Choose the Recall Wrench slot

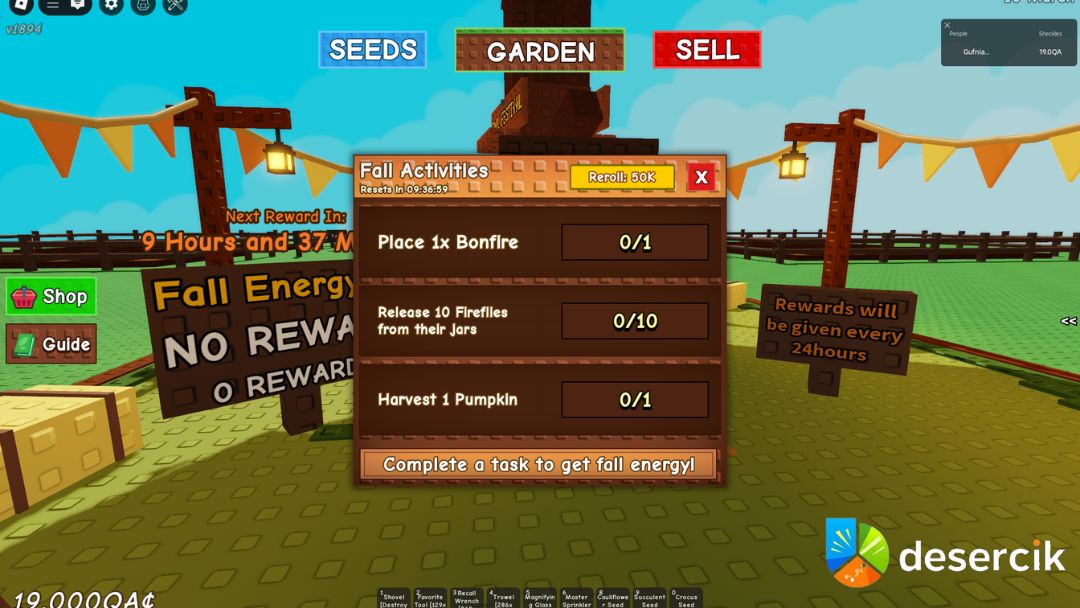[x=466, y=598]
